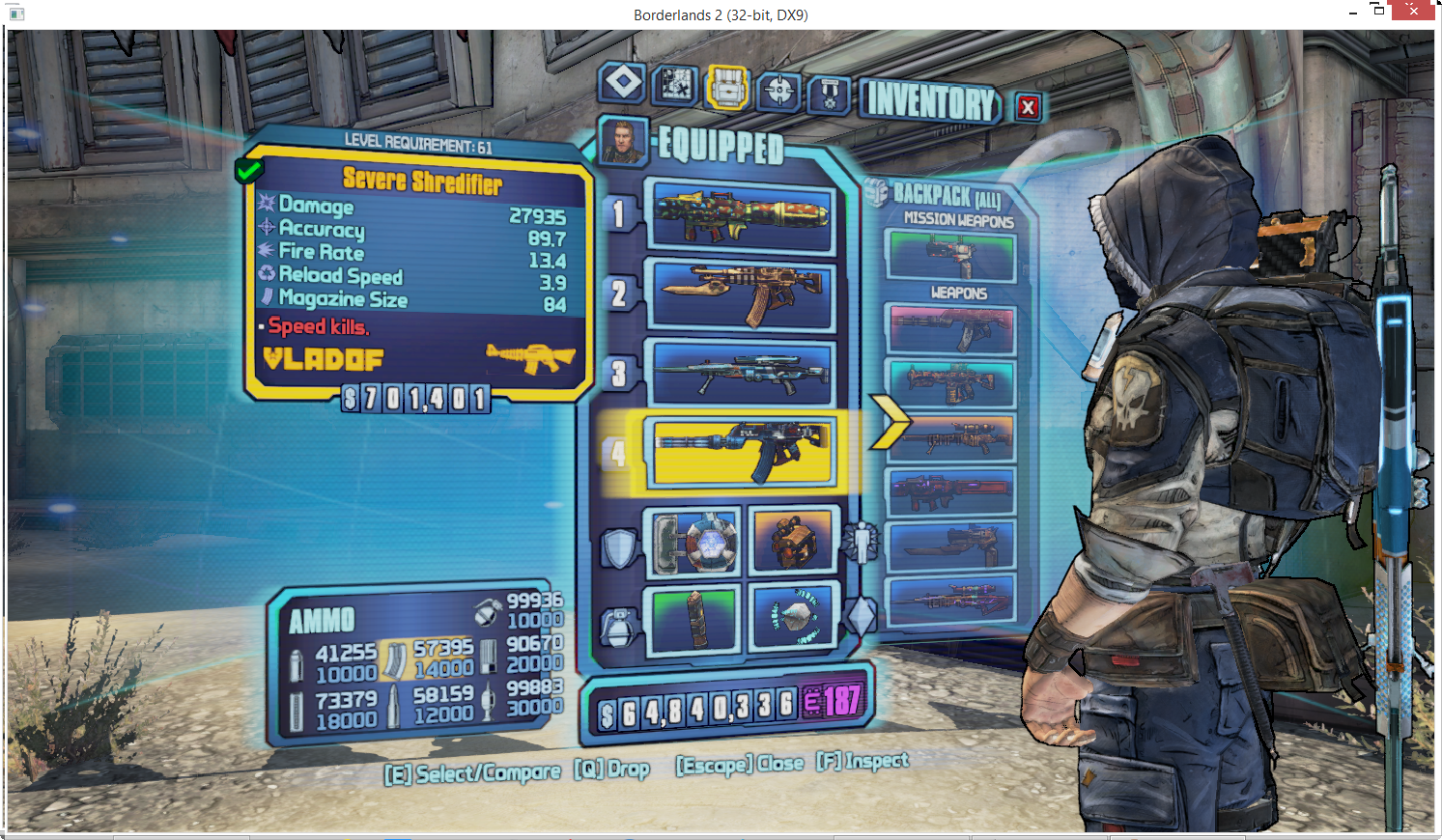This screenshot has height=840, width=1442.
Task: Select the equipped grenade mod slot
Action: point(693,619)
